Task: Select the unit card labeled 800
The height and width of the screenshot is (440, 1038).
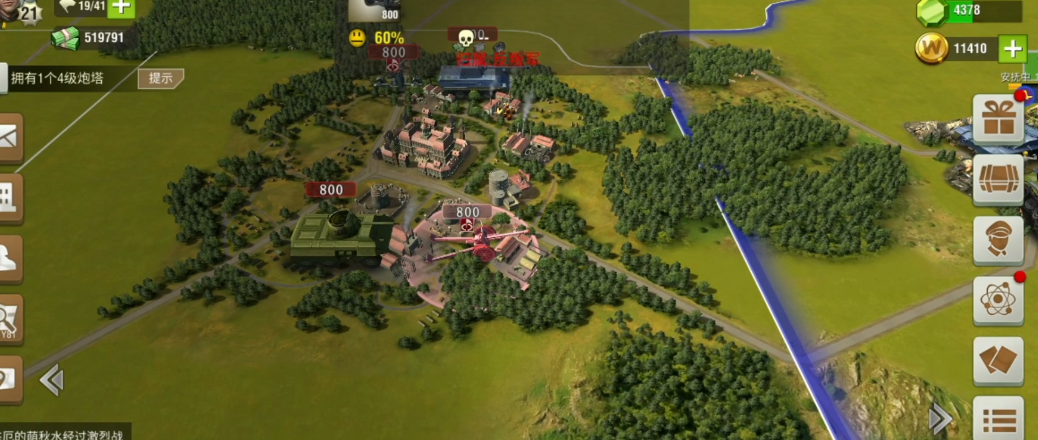Action: pos(374,10)
